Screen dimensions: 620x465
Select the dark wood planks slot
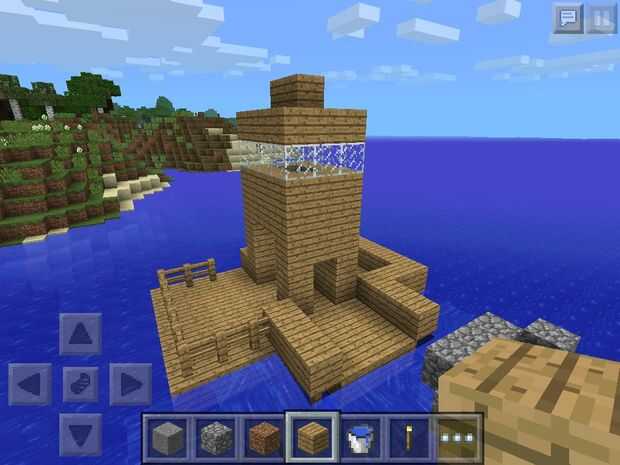pos(263,437)
